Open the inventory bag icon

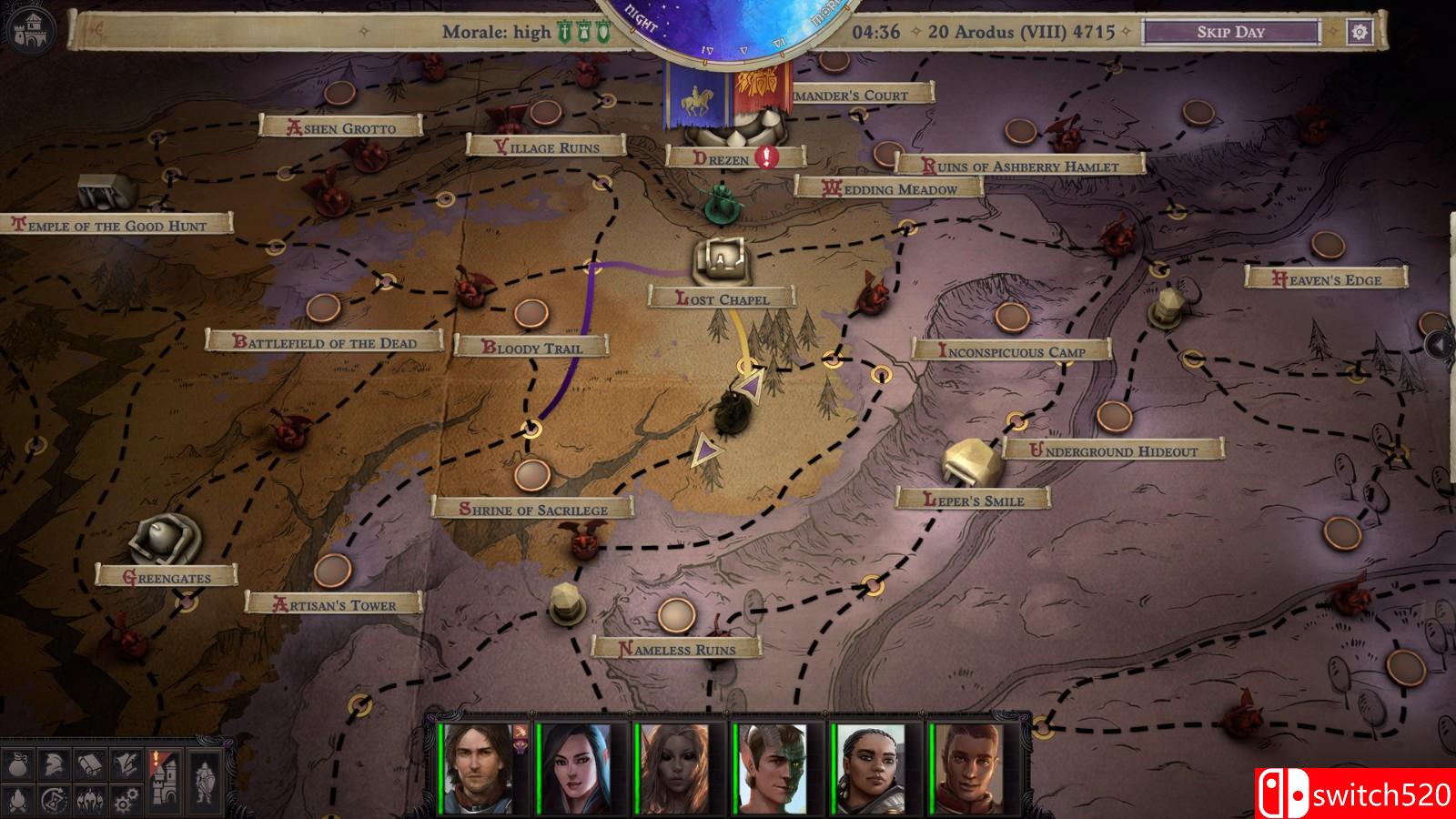(17, 765)
